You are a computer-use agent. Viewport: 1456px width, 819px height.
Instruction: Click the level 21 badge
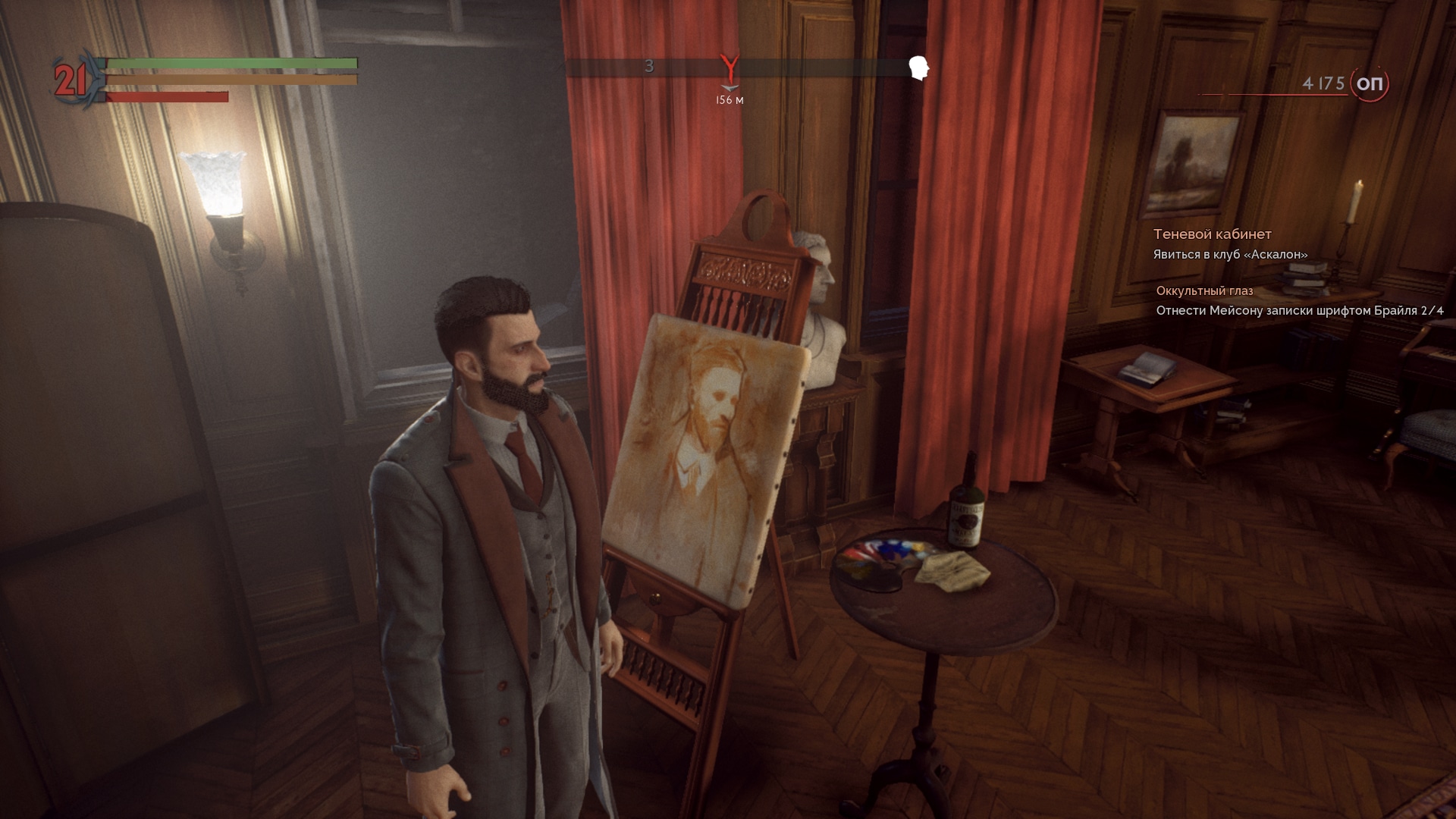coord(69,79)
